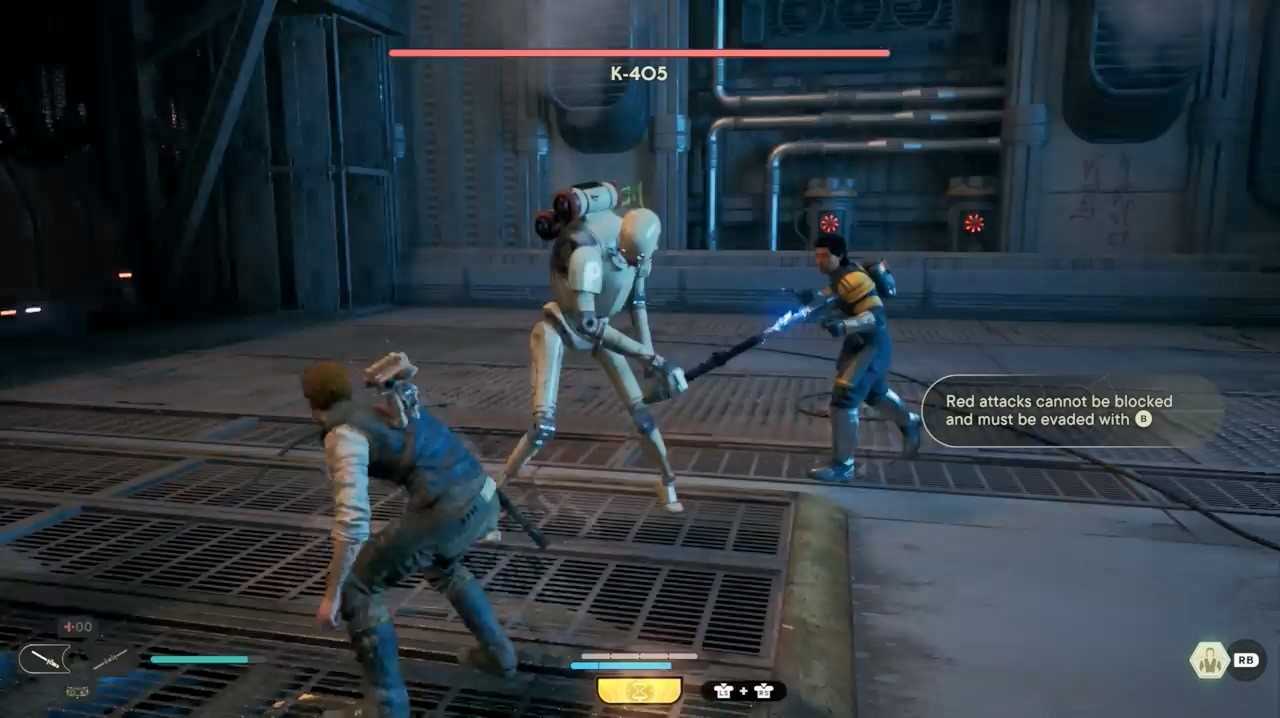Select the highlighted single-blade lightsaber stance
The image size is (1280, 718).
tap(44, 659)
